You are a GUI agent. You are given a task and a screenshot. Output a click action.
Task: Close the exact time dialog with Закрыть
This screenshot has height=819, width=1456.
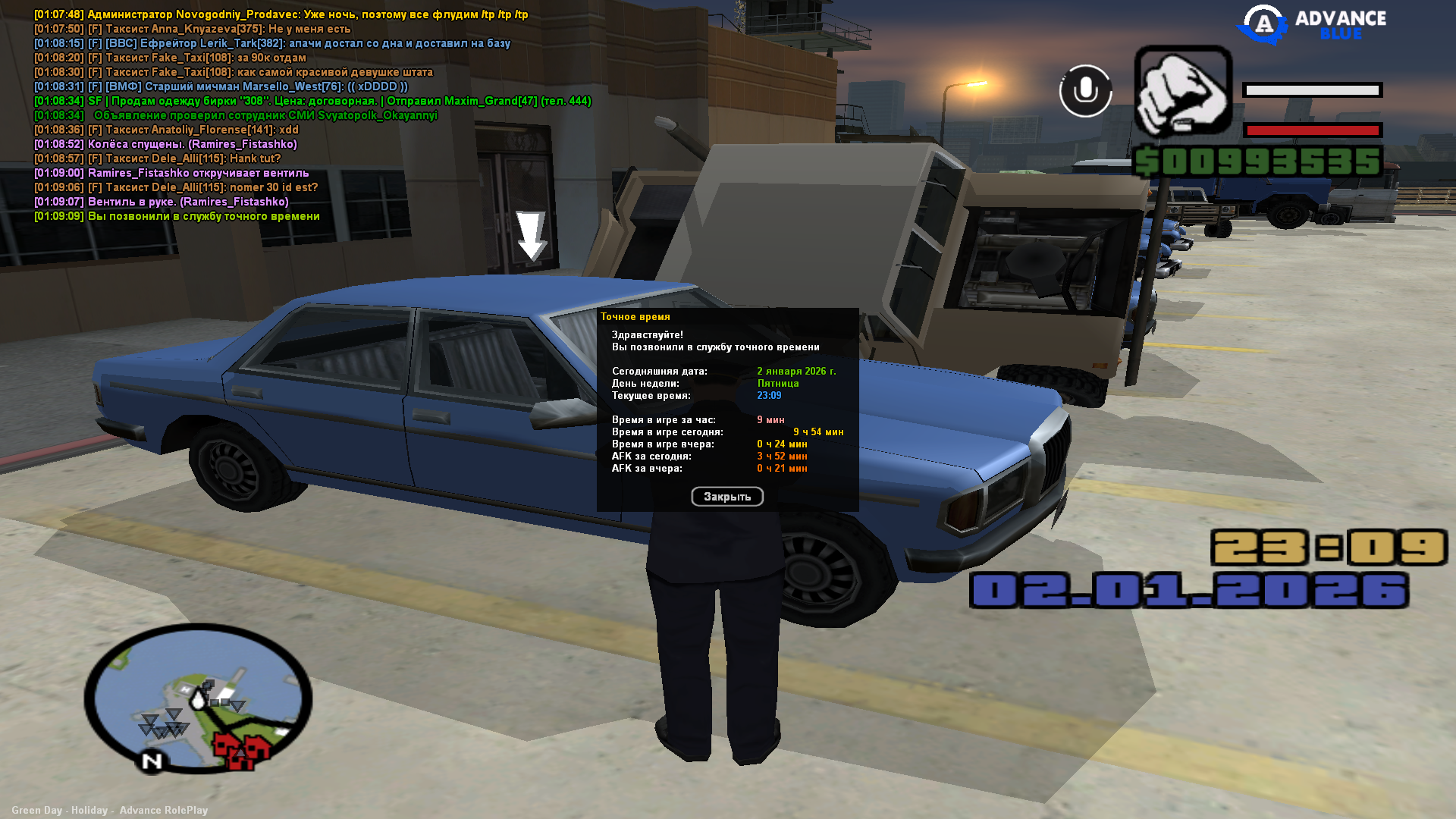click(726, 497)
